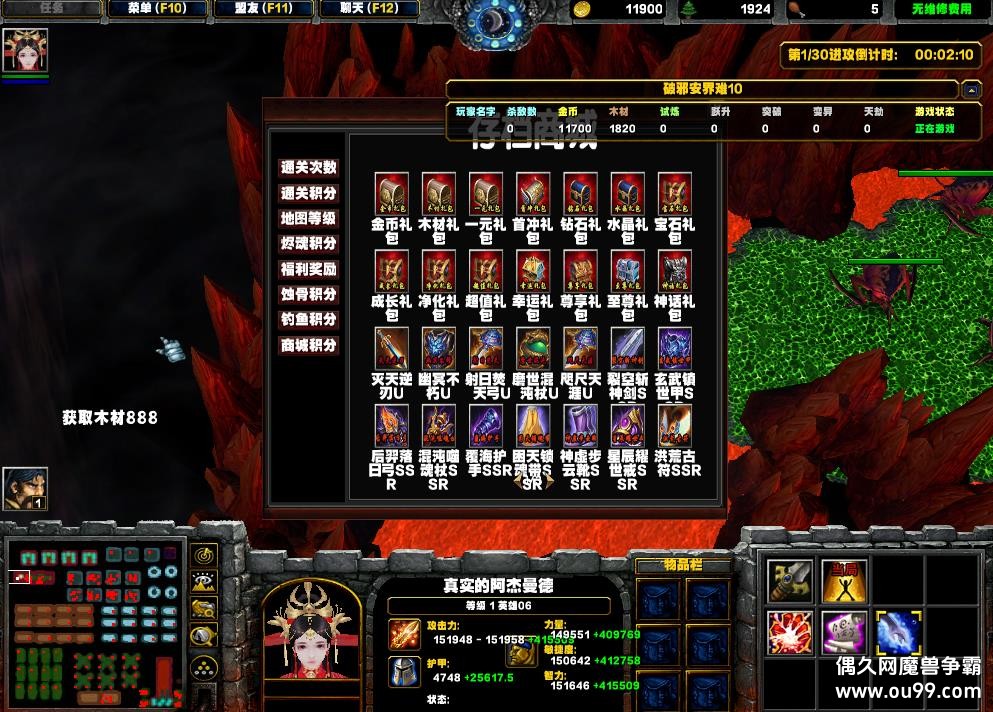This screenshot has width=993, height=712.
Task: Open the 菜单 (F10) menu
Action: coord(157,9)
